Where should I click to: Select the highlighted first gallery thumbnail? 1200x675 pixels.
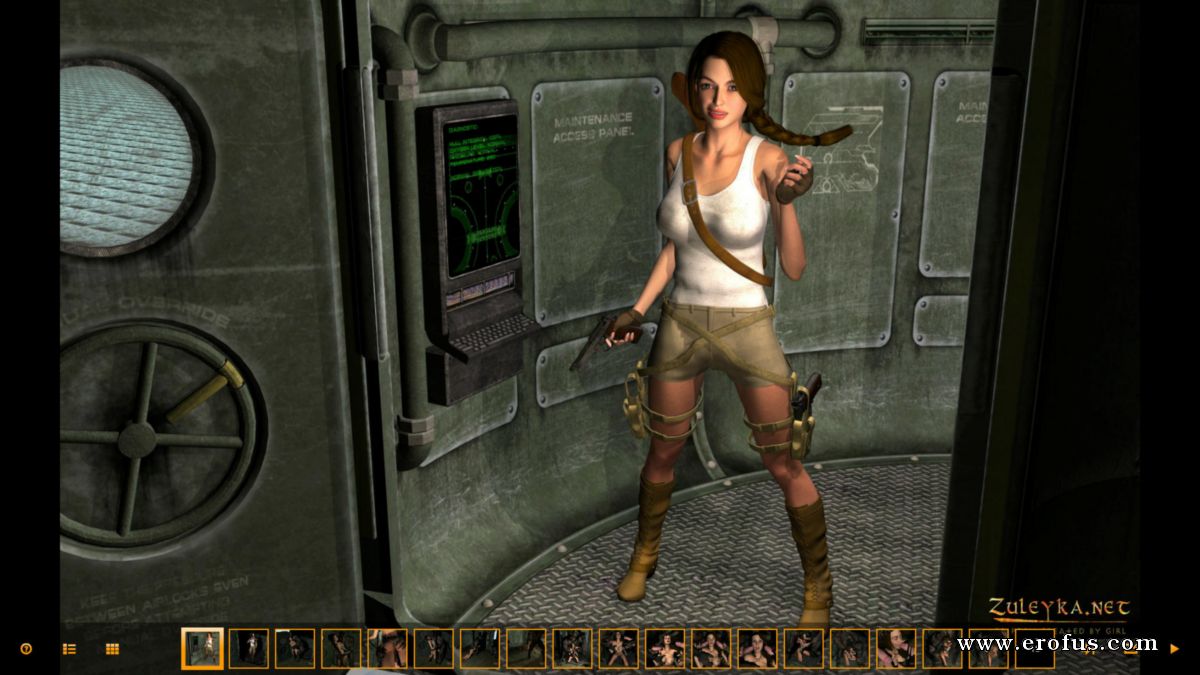202,648
